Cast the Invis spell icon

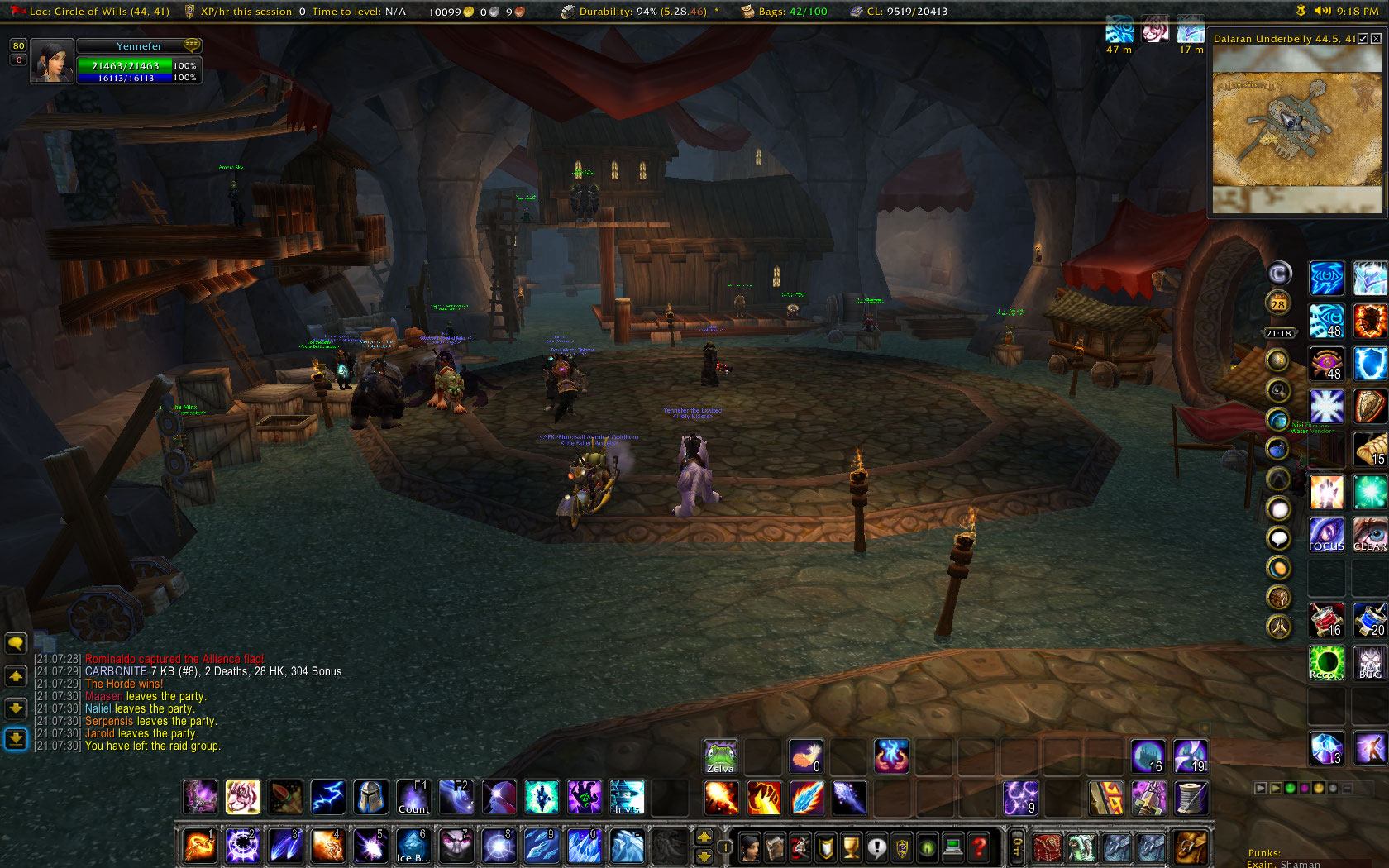(627, 798)
